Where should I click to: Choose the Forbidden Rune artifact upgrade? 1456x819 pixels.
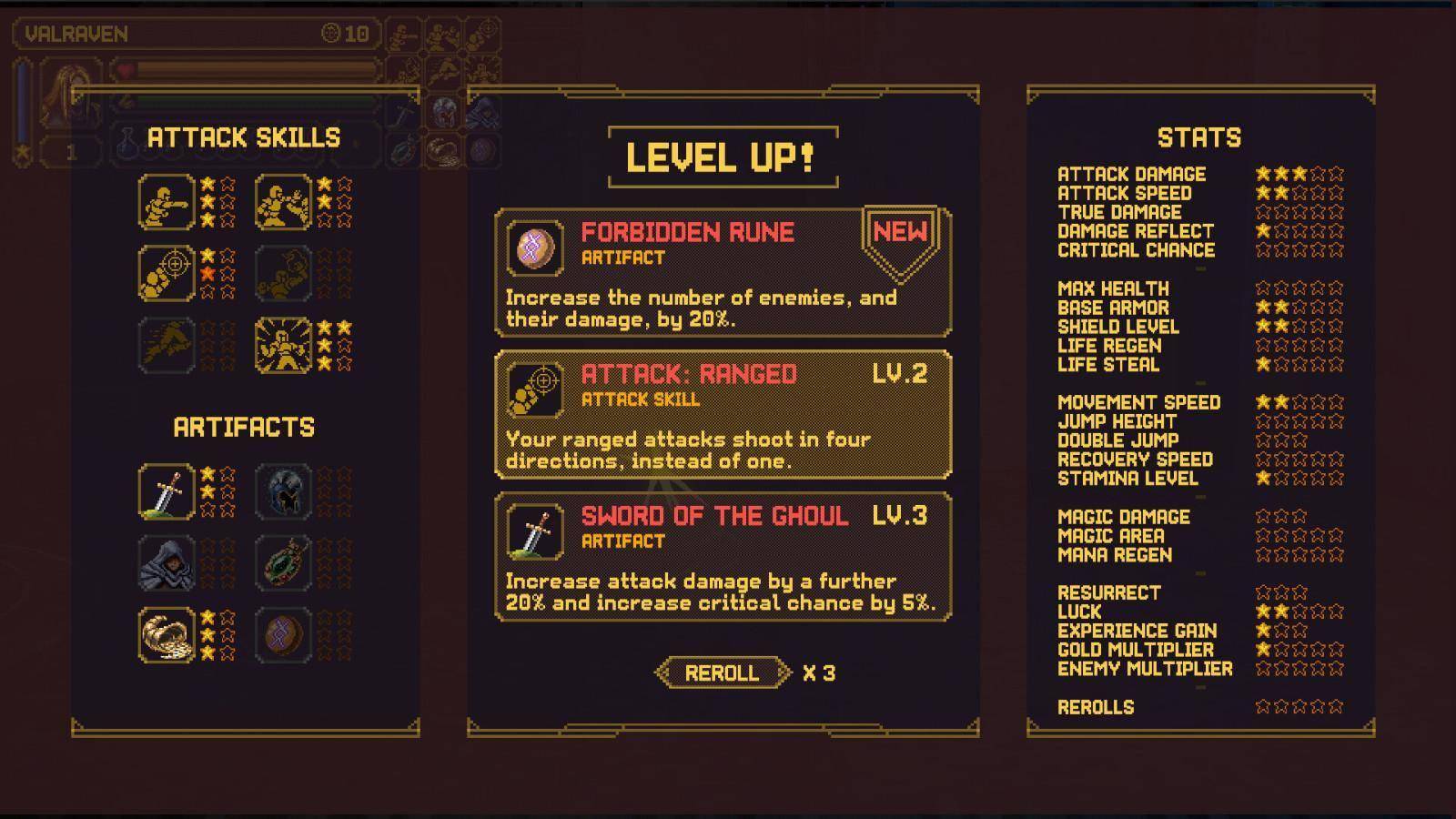coord(723,272)
